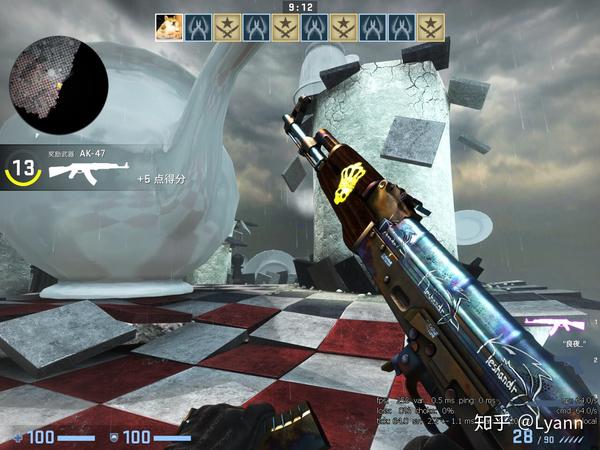Click the white AK-47 bonus weapon icon
Screen dimensions: 600x450
coord(88,176)
